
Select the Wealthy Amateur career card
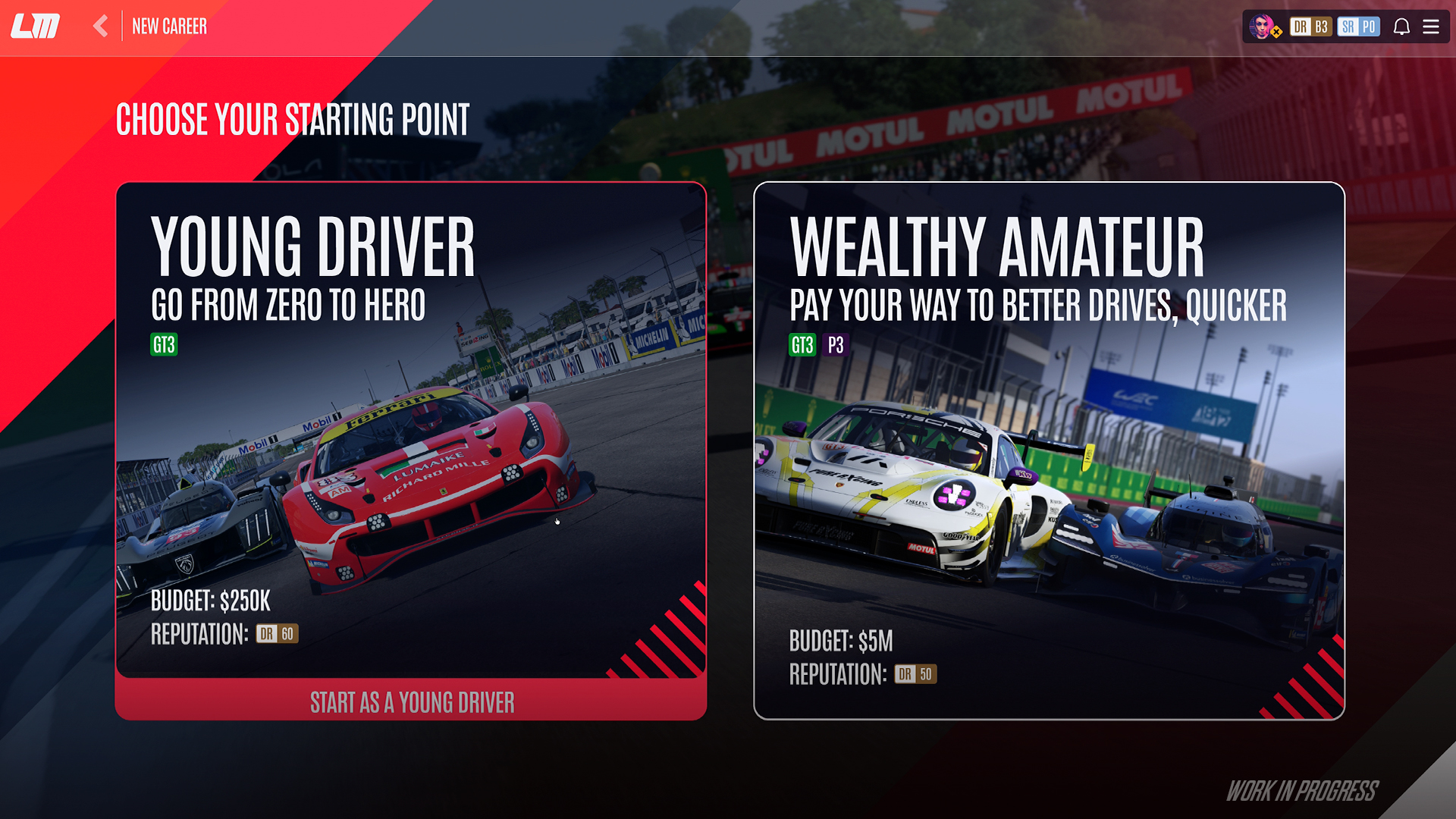click(1049, 450)
